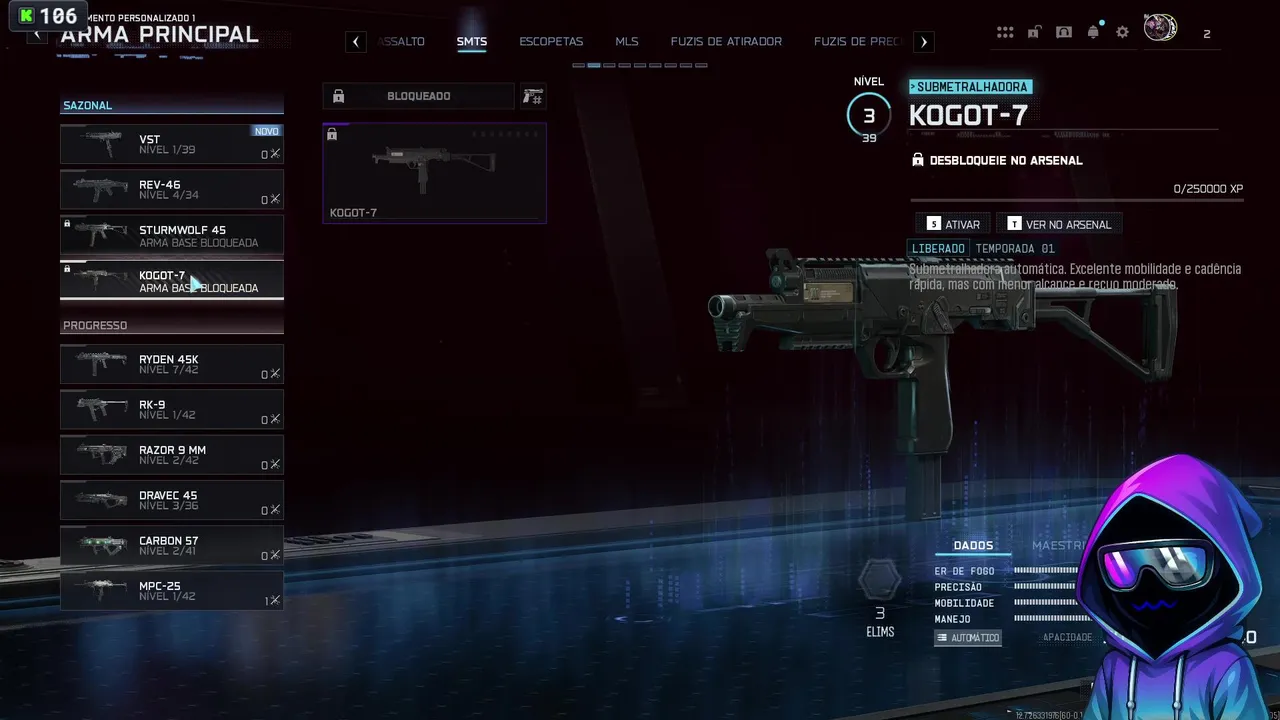This screenshot has height=720, width=1280.
Task: Switch to Fuzis de Atirador tab
Action: point(726,42)
